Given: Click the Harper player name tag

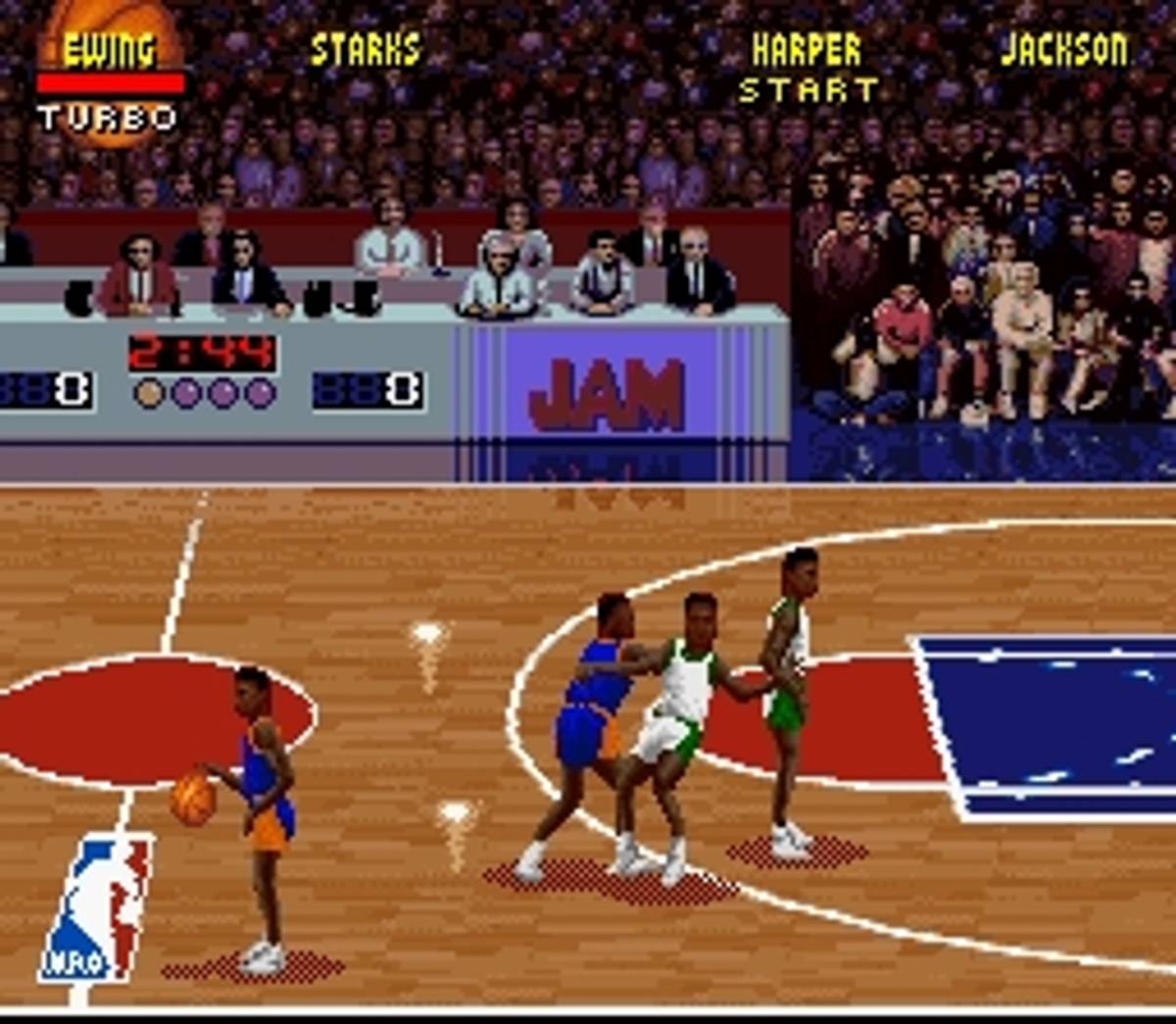Looking at the screenshot, I should [x=806, y=50].
